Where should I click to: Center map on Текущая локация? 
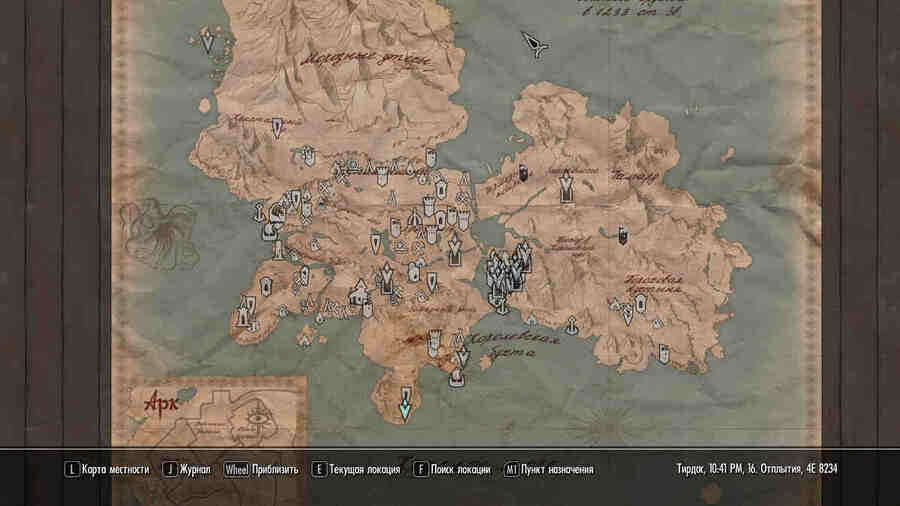click(353, 469)
